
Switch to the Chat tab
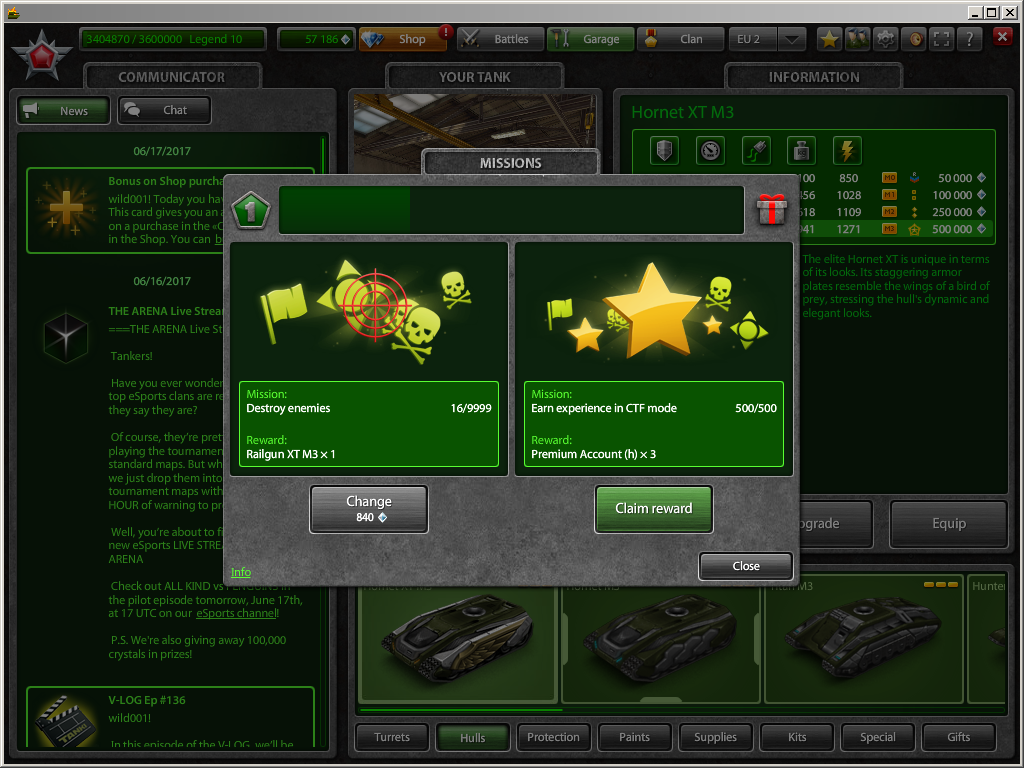coord(165,110)
